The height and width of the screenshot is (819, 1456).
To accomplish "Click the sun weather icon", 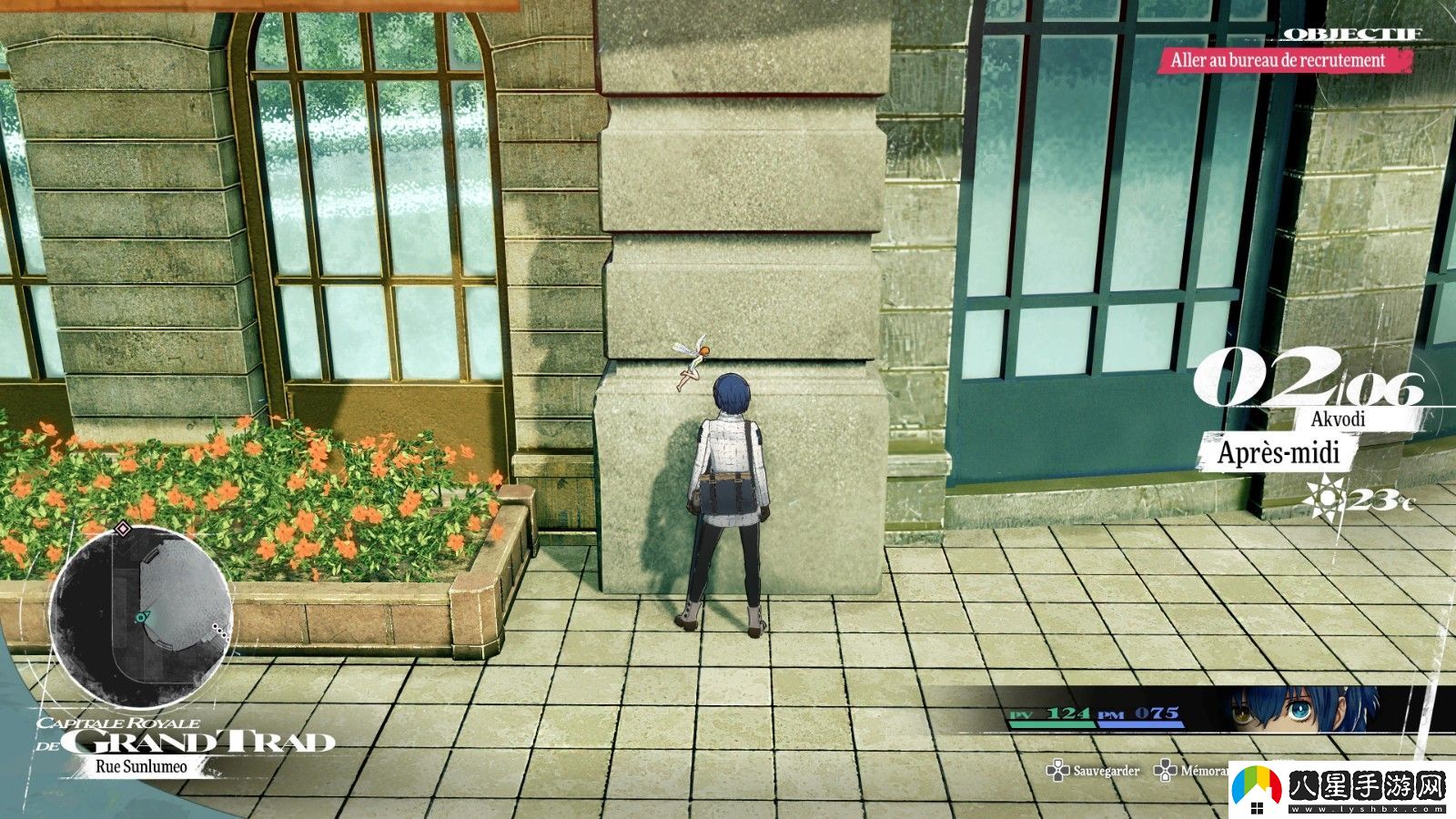I will 1324,497.
